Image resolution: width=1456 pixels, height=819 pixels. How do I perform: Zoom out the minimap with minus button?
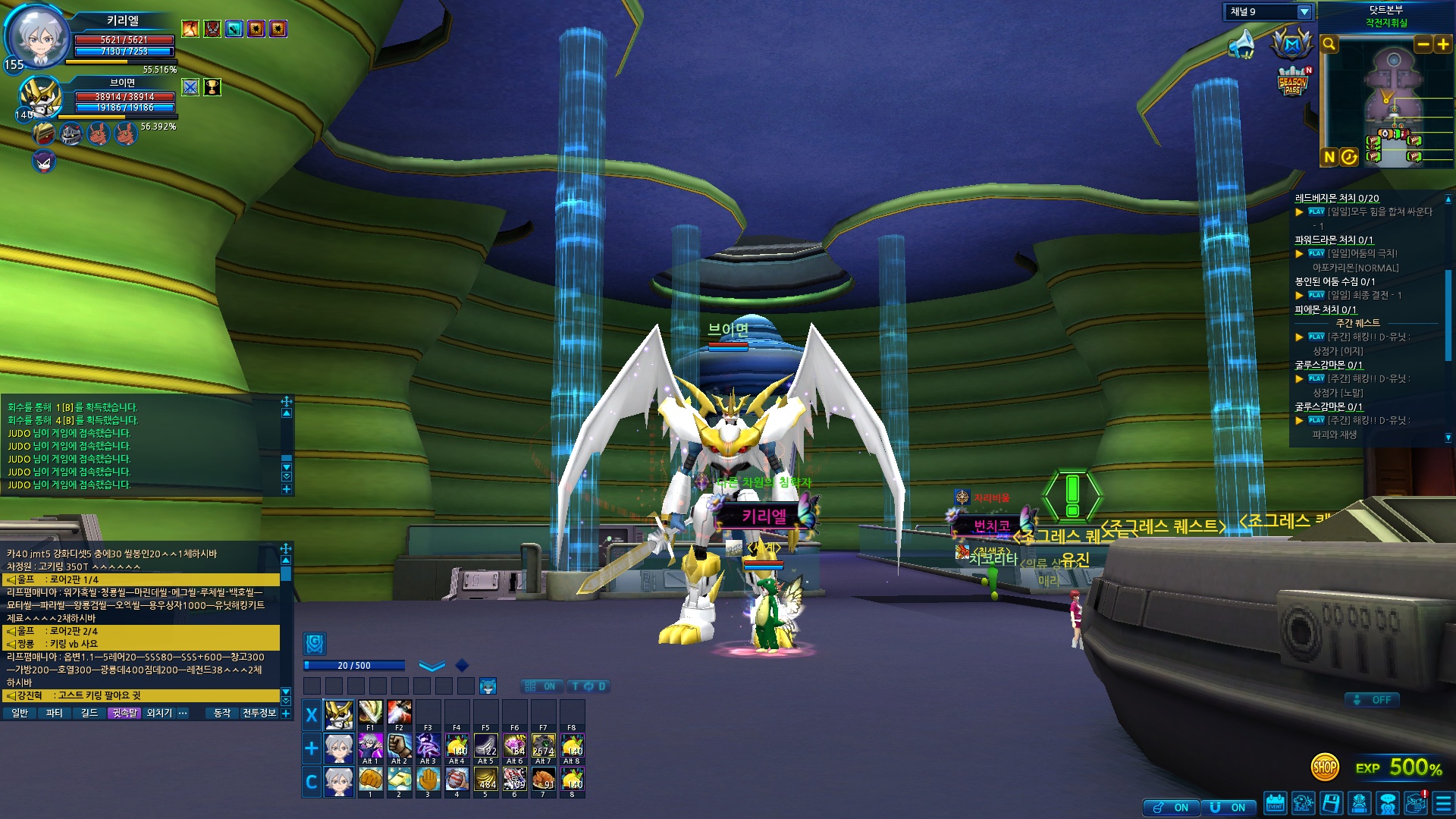[x=1423, y=45]
